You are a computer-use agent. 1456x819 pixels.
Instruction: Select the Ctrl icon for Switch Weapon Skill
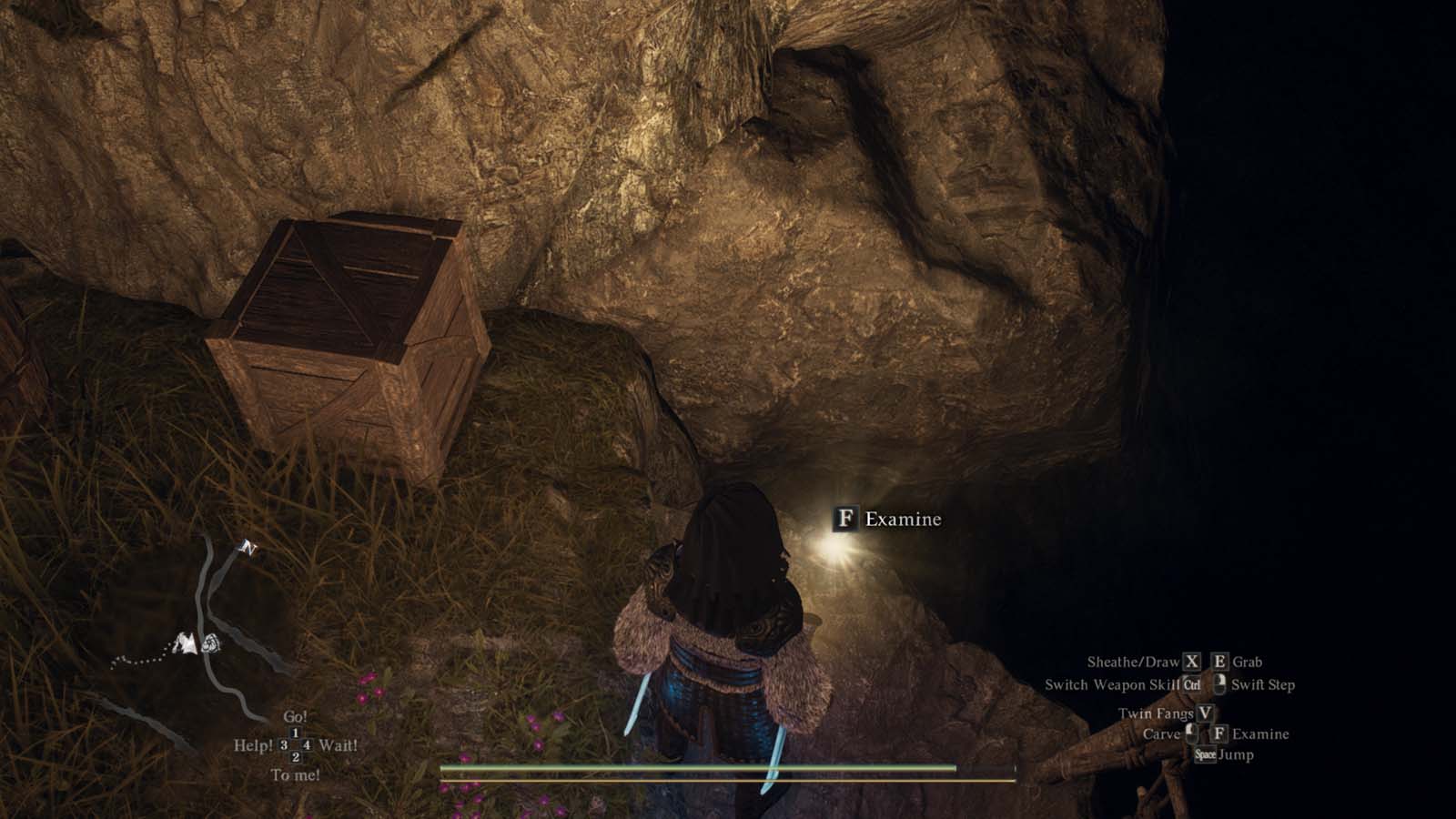1192,684
